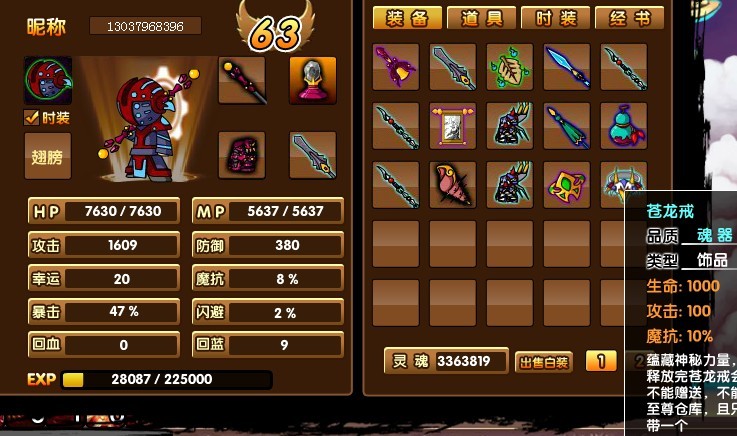Toggle the 时装 costume checkbox
This screenshot has height=436, width=737.
32,118
